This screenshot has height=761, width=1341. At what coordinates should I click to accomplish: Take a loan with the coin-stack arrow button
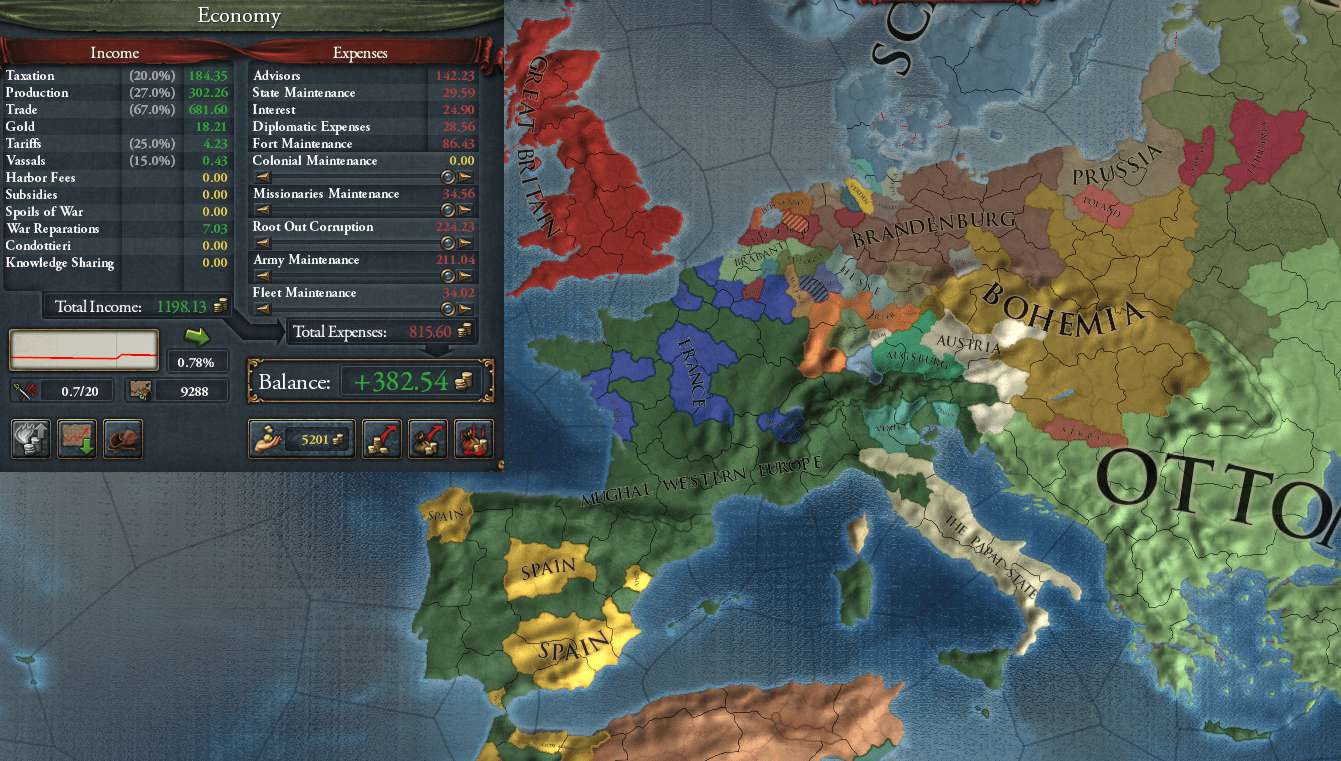(381, 439)
